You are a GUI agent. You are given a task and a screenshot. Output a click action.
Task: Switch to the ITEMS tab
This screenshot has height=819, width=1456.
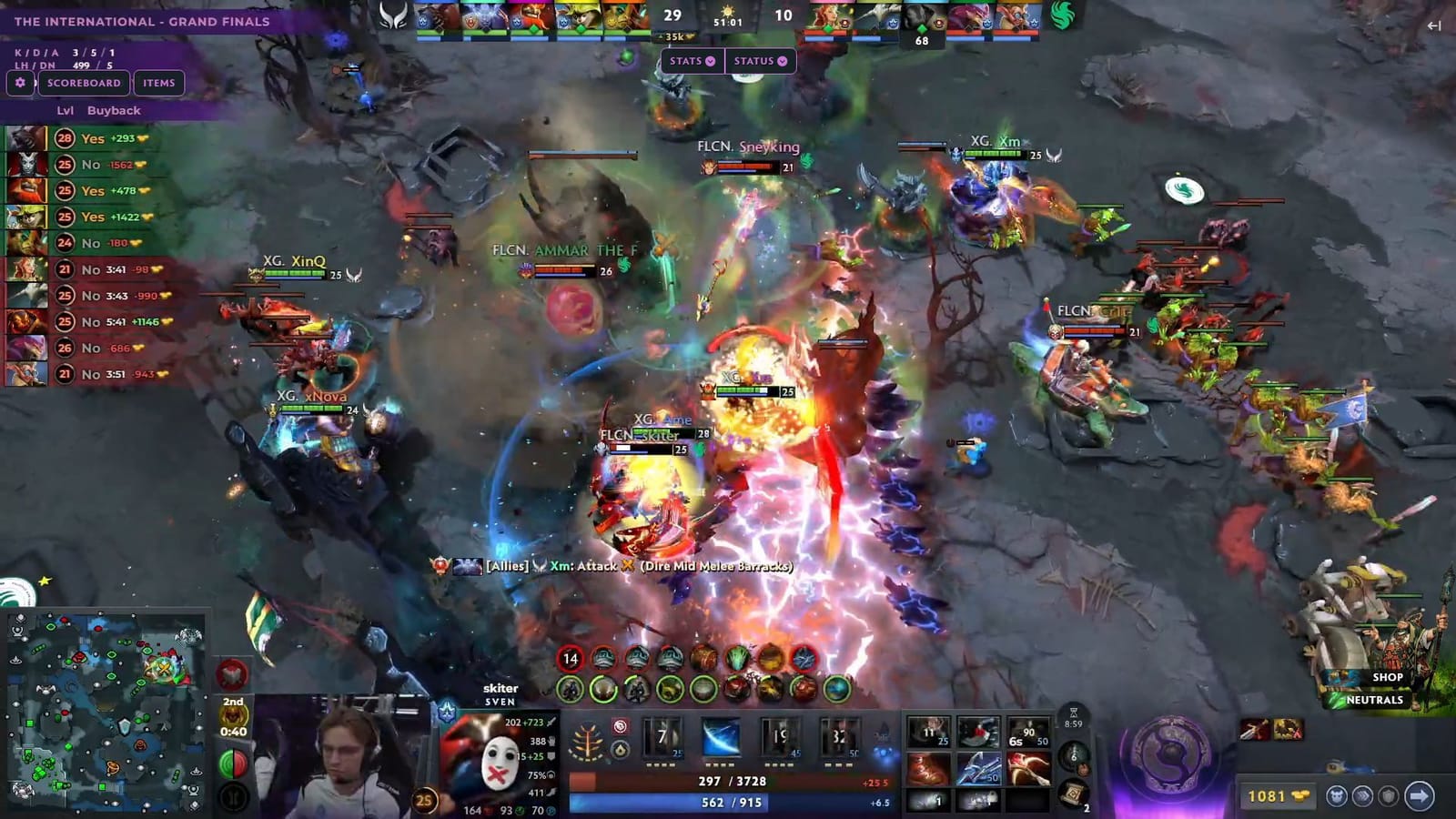(160, 83)
